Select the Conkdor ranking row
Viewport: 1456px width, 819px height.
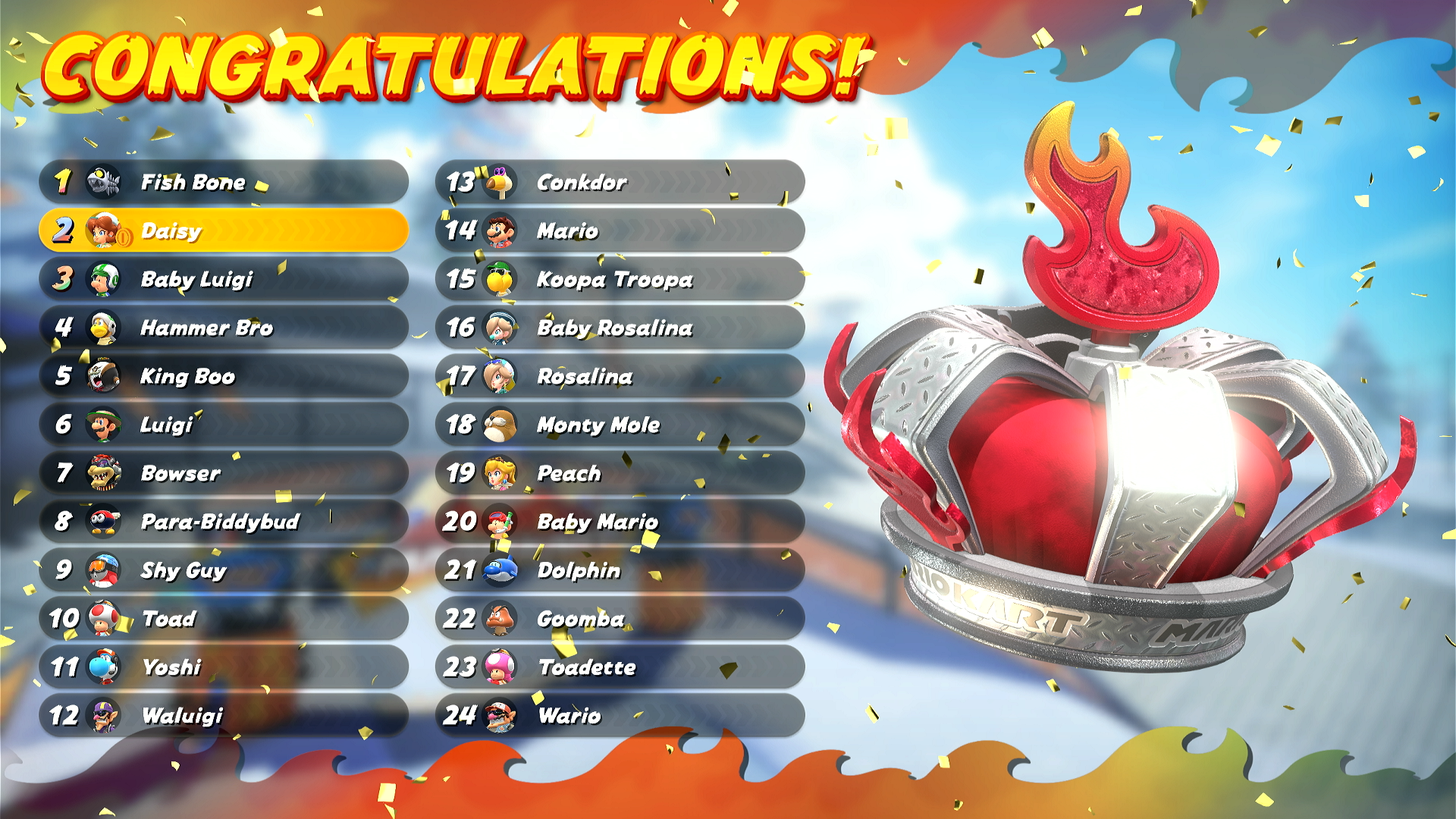(x=620, y=182)
